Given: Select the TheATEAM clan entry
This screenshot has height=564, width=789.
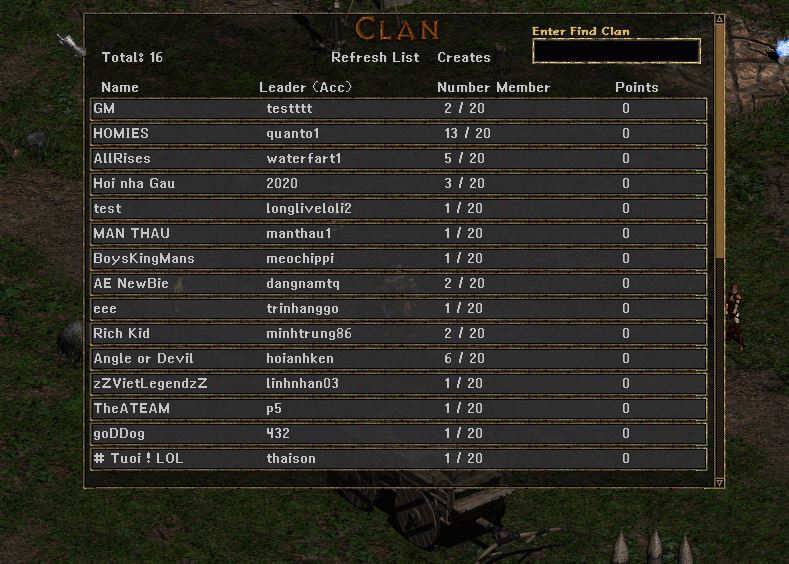Looking at the screenshot, I should tap(398, 408).
